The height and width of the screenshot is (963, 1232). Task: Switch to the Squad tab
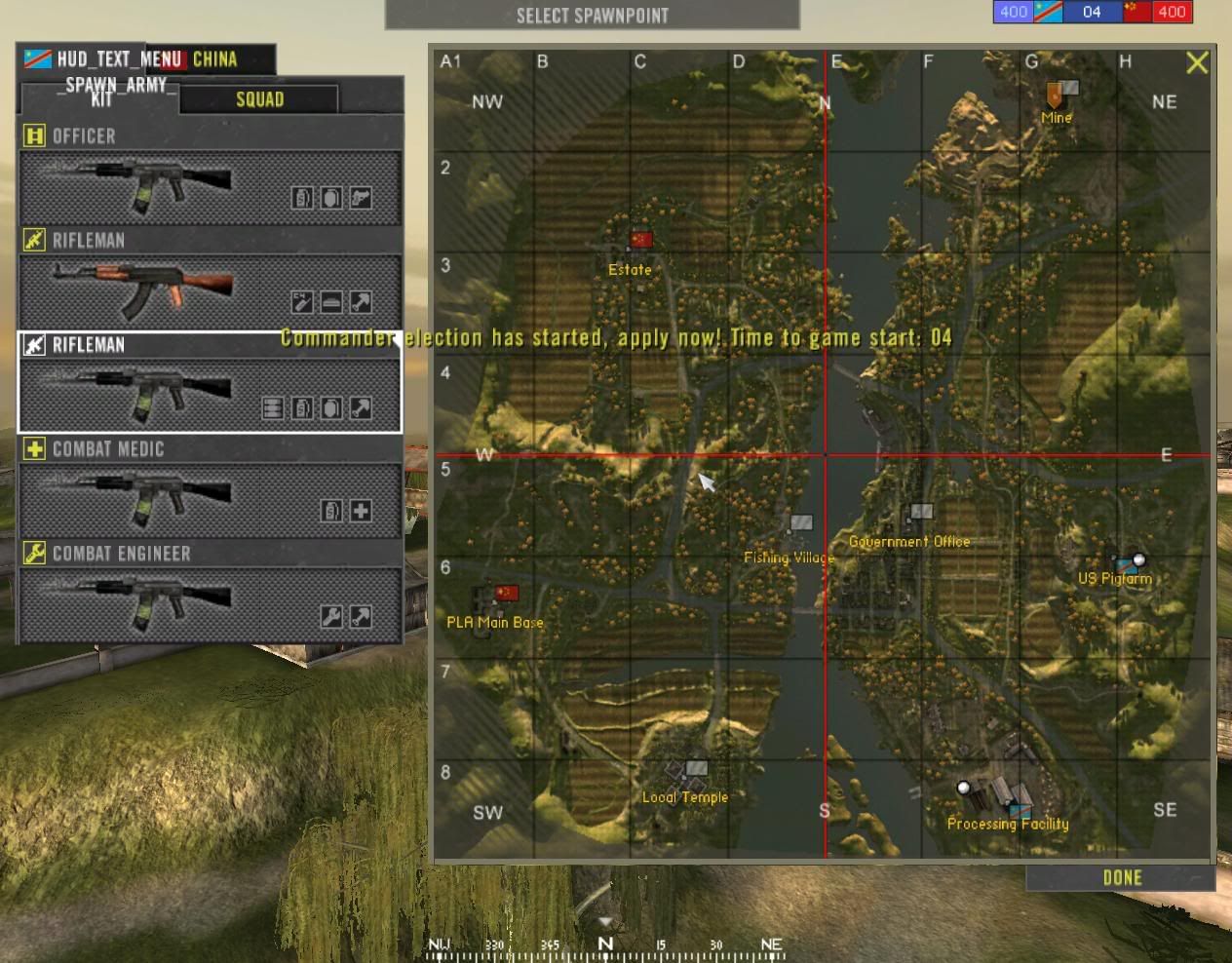[x=259, y=99]
